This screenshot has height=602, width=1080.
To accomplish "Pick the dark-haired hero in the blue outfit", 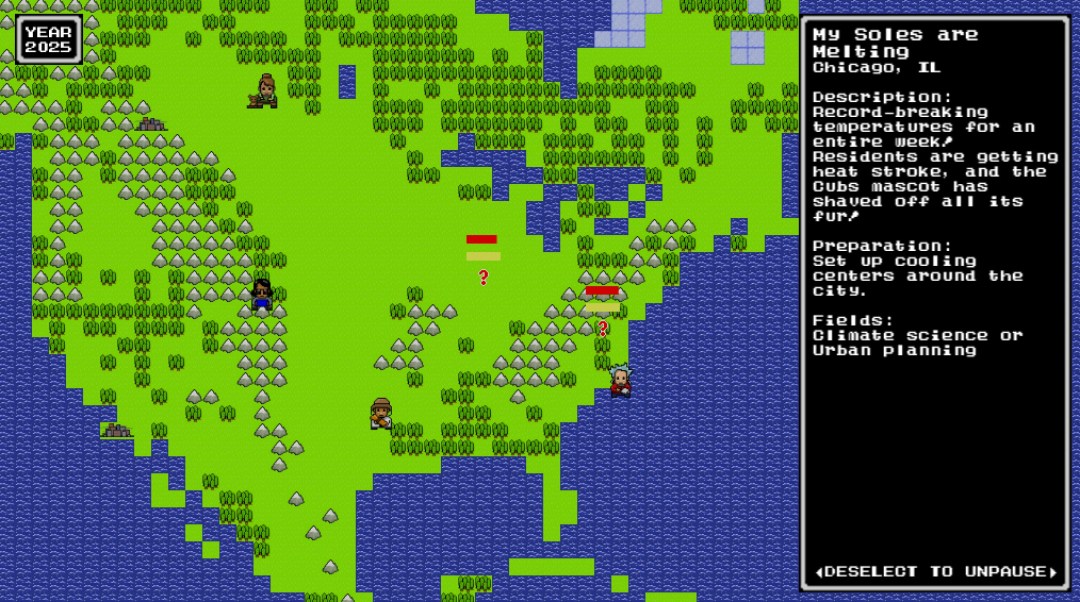I will click(x=262, y=294).
